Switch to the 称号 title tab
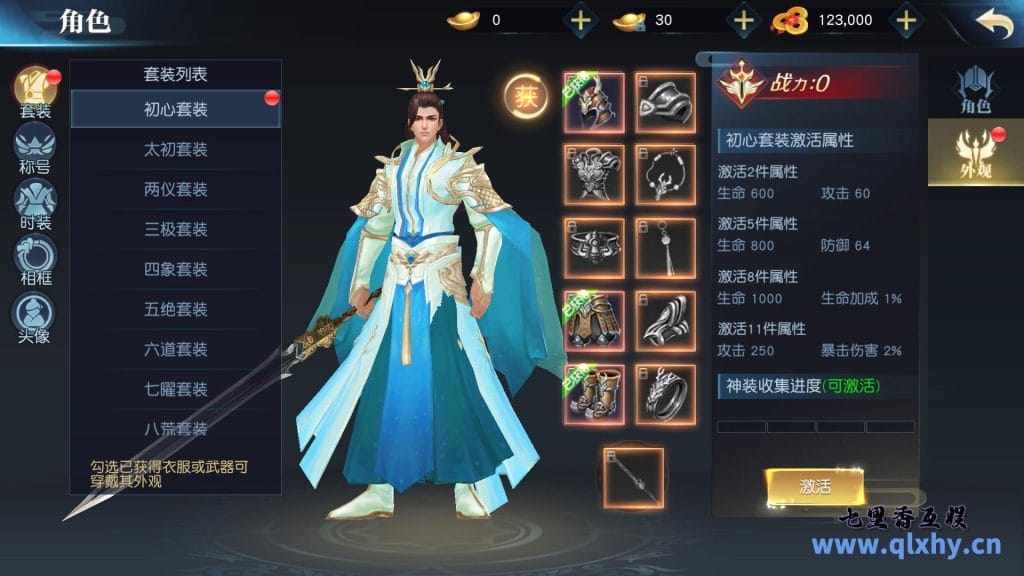This screenshot has width=1024, height=576. [35, 149]
